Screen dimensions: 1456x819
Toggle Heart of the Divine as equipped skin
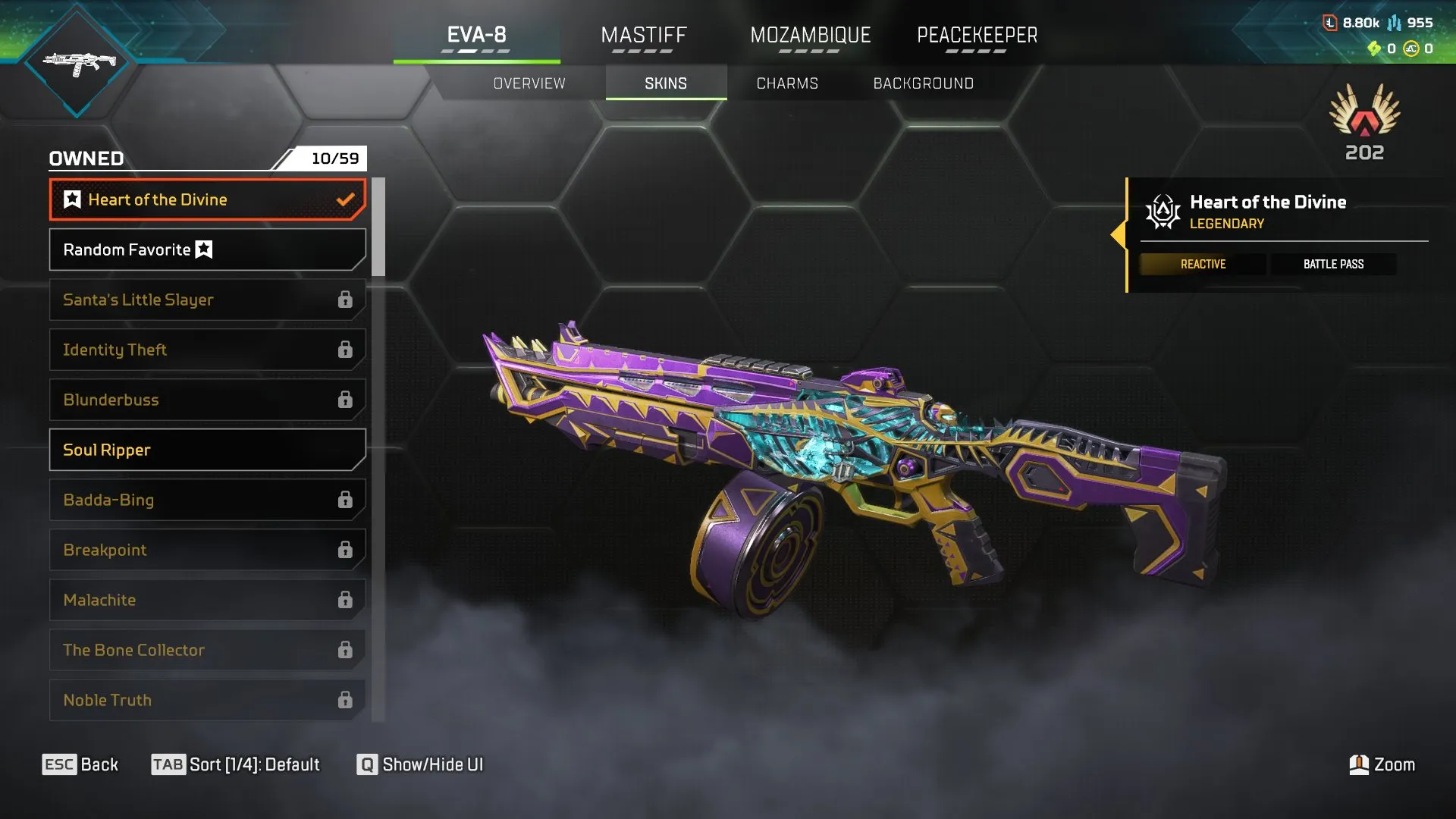pos(206,199)
